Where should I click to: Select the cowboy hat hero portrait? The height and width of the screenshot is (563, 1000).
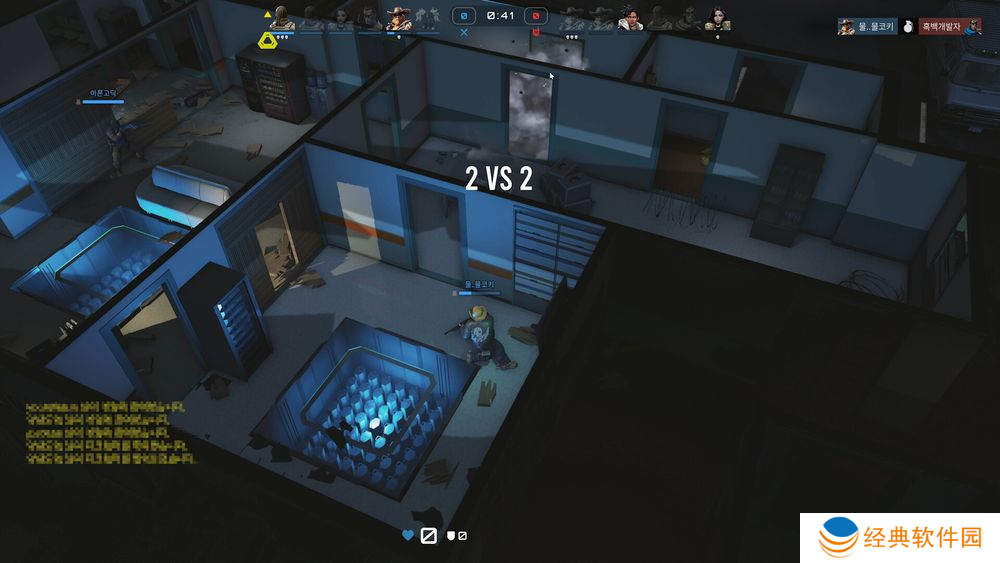click(401, 19)
